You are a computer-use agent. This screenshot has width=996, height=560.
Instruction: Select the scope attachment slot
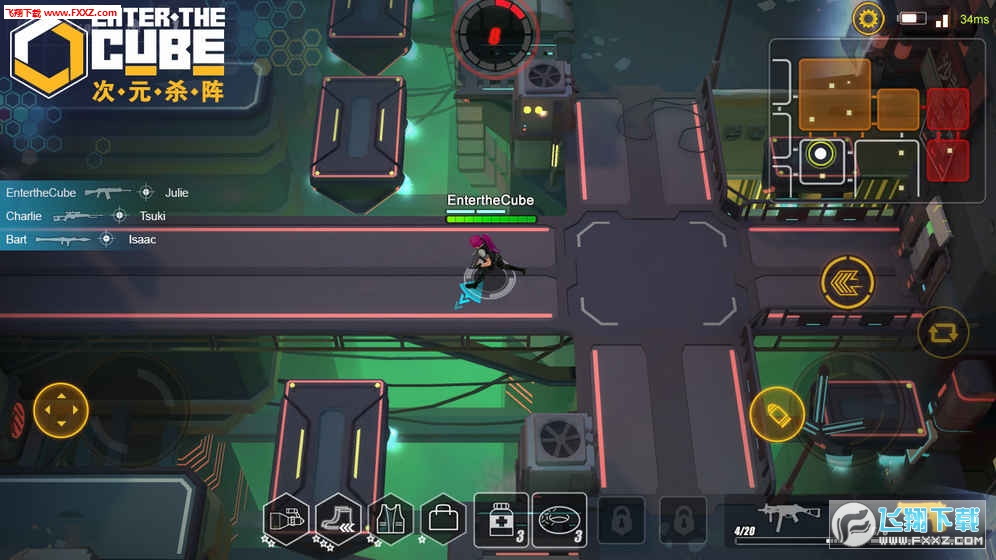287,520
